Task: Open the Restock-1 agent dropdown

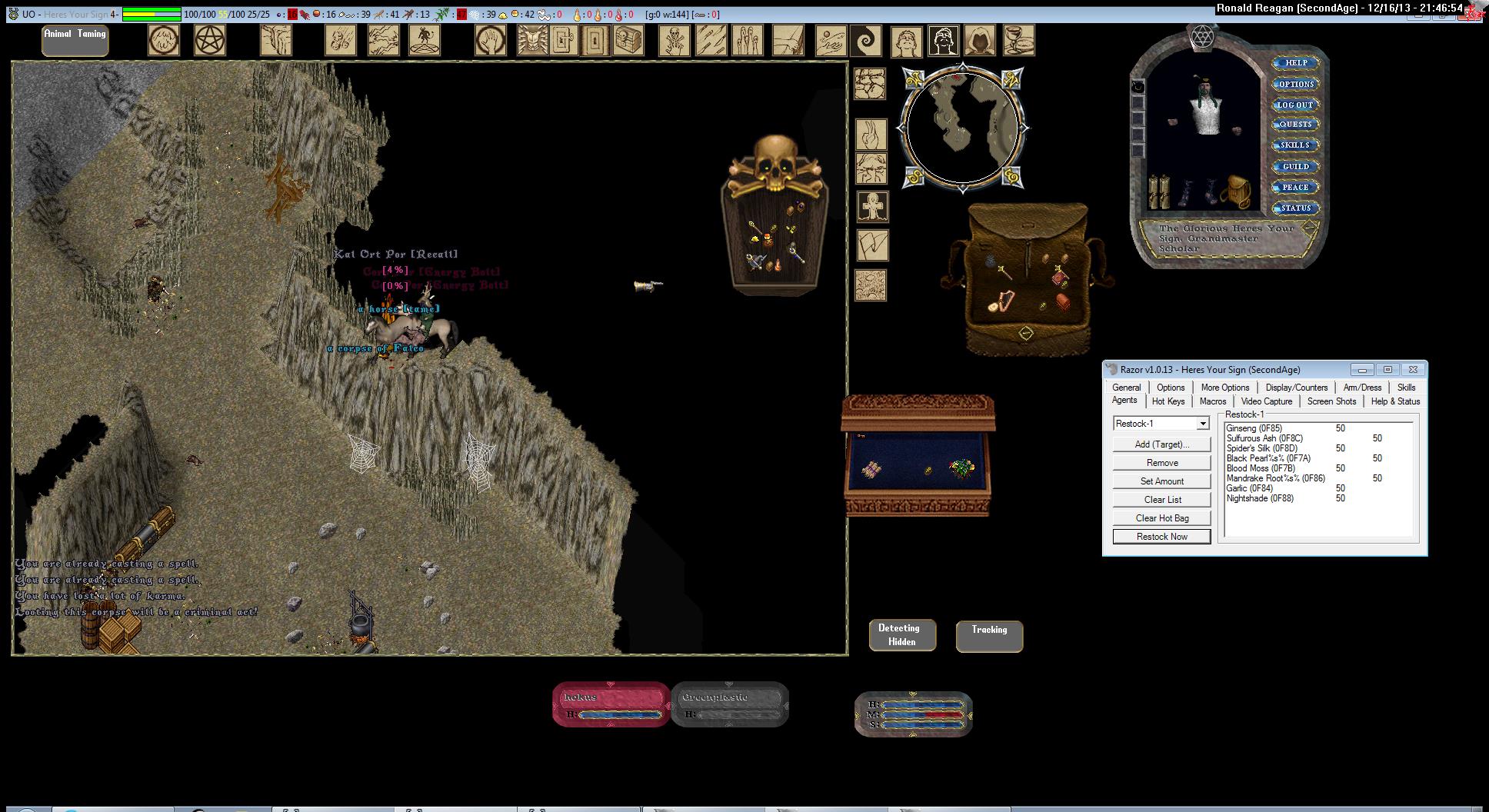Action: tap(1202, 424)
